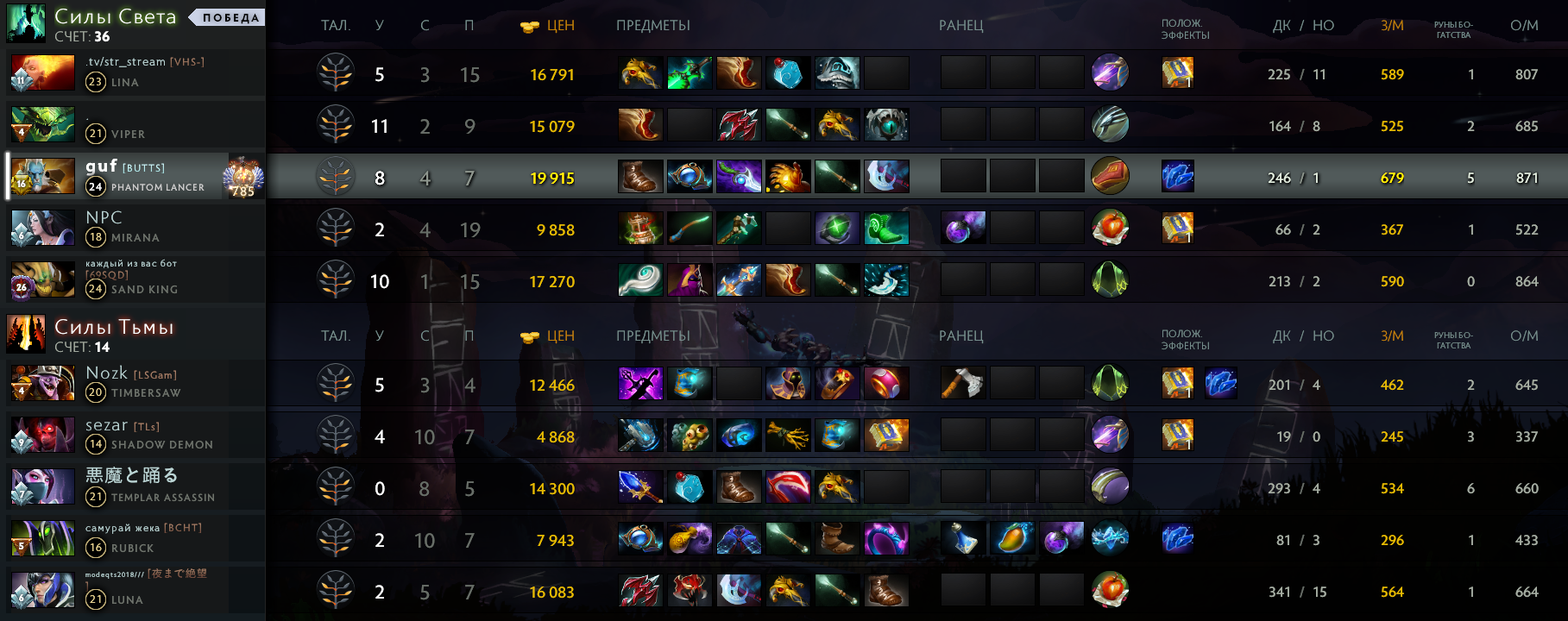Click the Templar Assassin hero portrait
Viewport: 1568px width, 621px height.
point(41,487)
